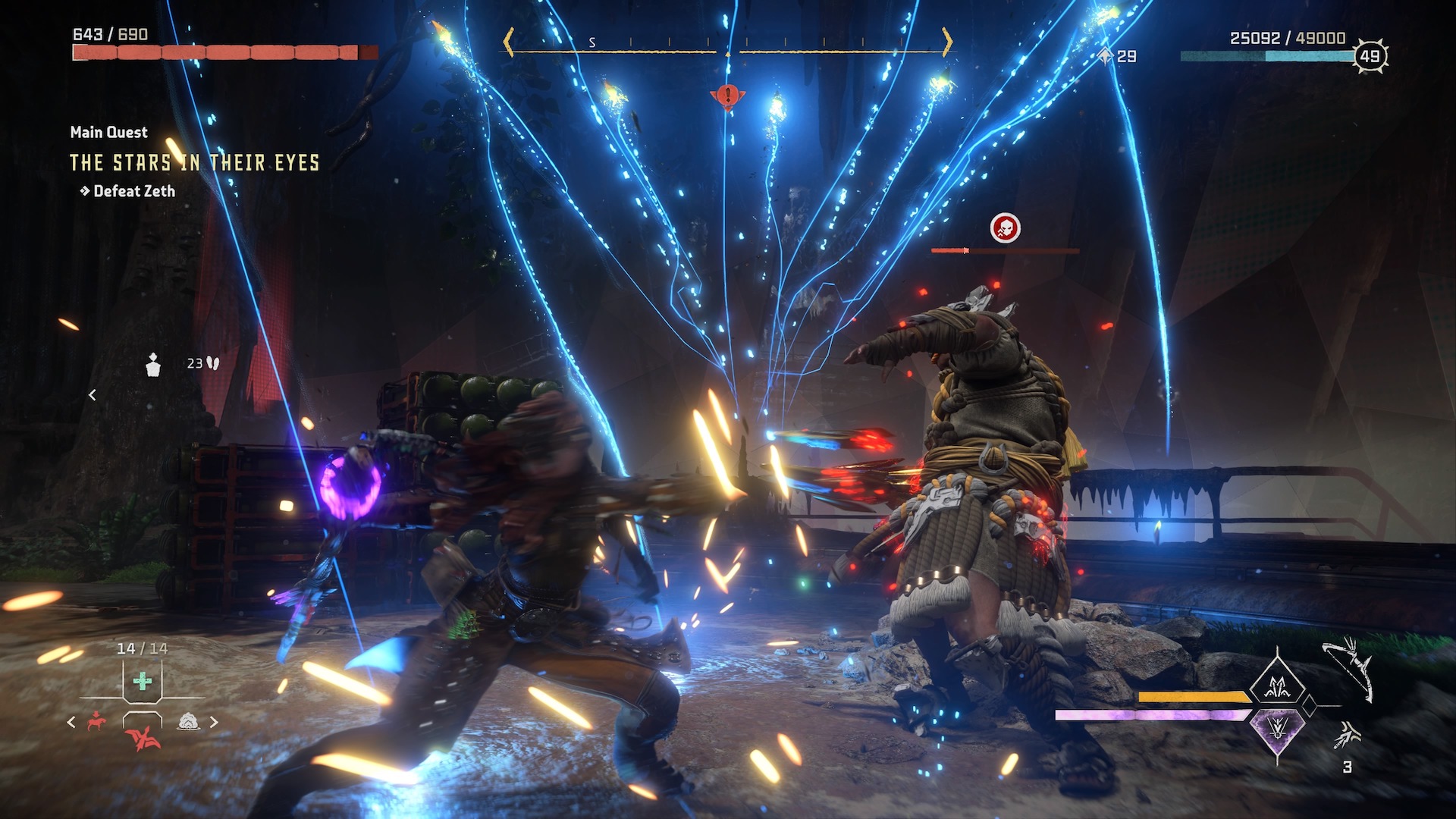This screenshot has width=1456, height=819.
Task: Select the arrow ammo type icon
Action: click(x=1348, y=735)
